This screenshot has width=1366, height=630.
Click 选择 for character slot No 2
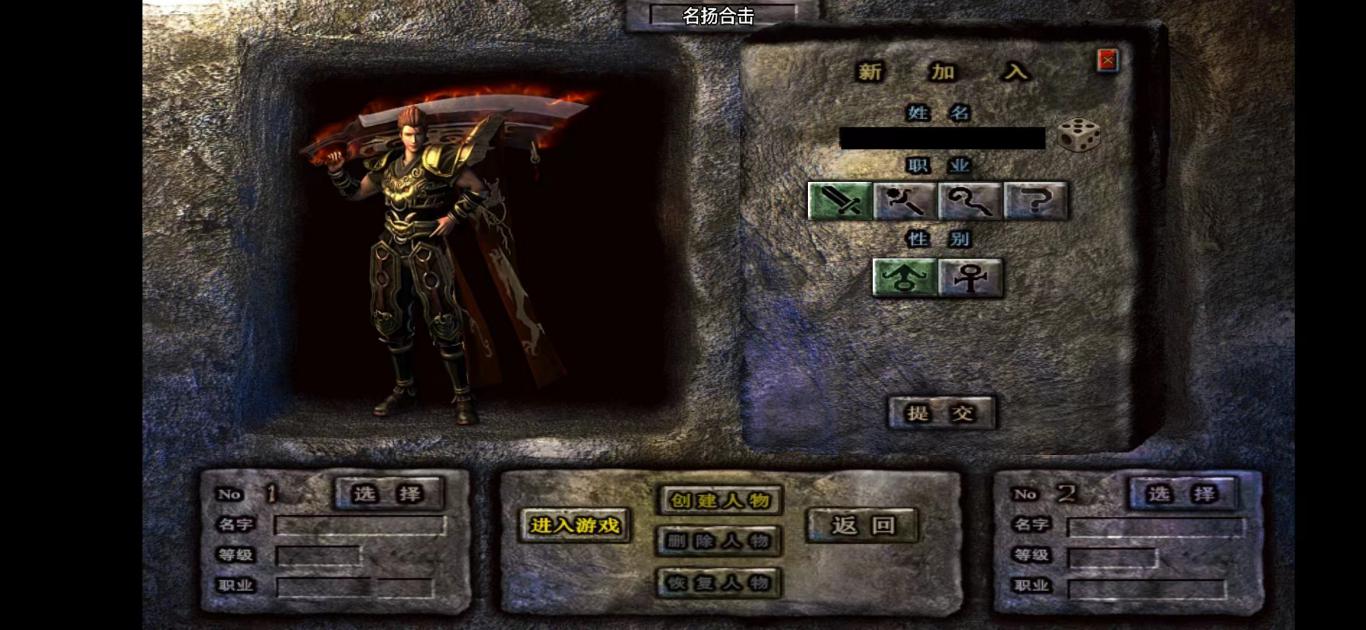tap(1182, 493)
